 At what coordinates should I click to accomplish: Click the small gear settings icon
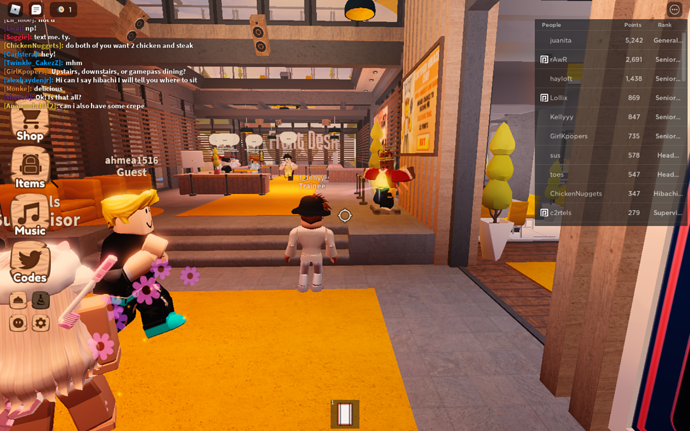click(40, 323)
